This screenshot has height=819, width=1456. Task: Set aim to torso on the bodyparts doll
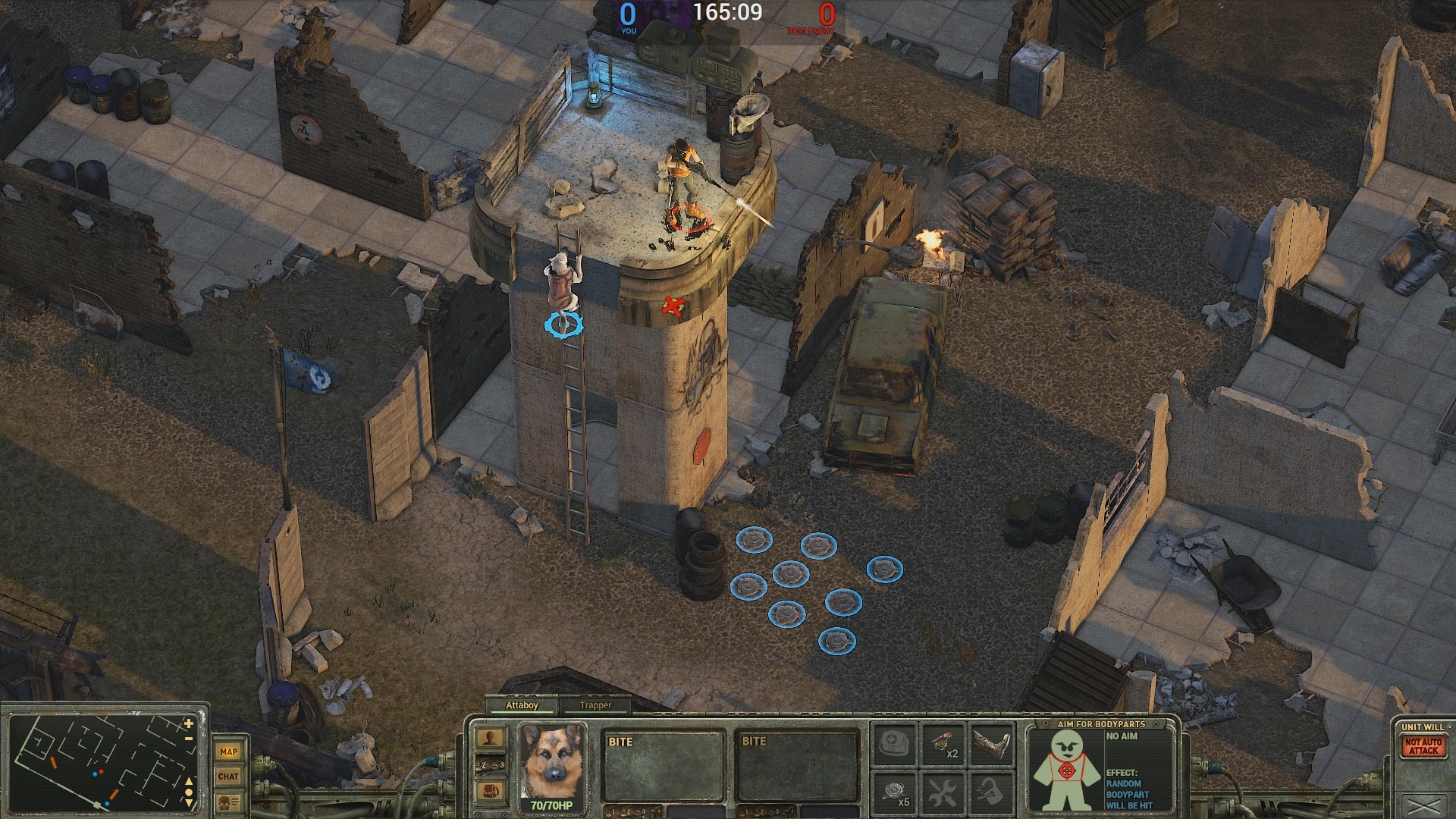(1066, 770)
